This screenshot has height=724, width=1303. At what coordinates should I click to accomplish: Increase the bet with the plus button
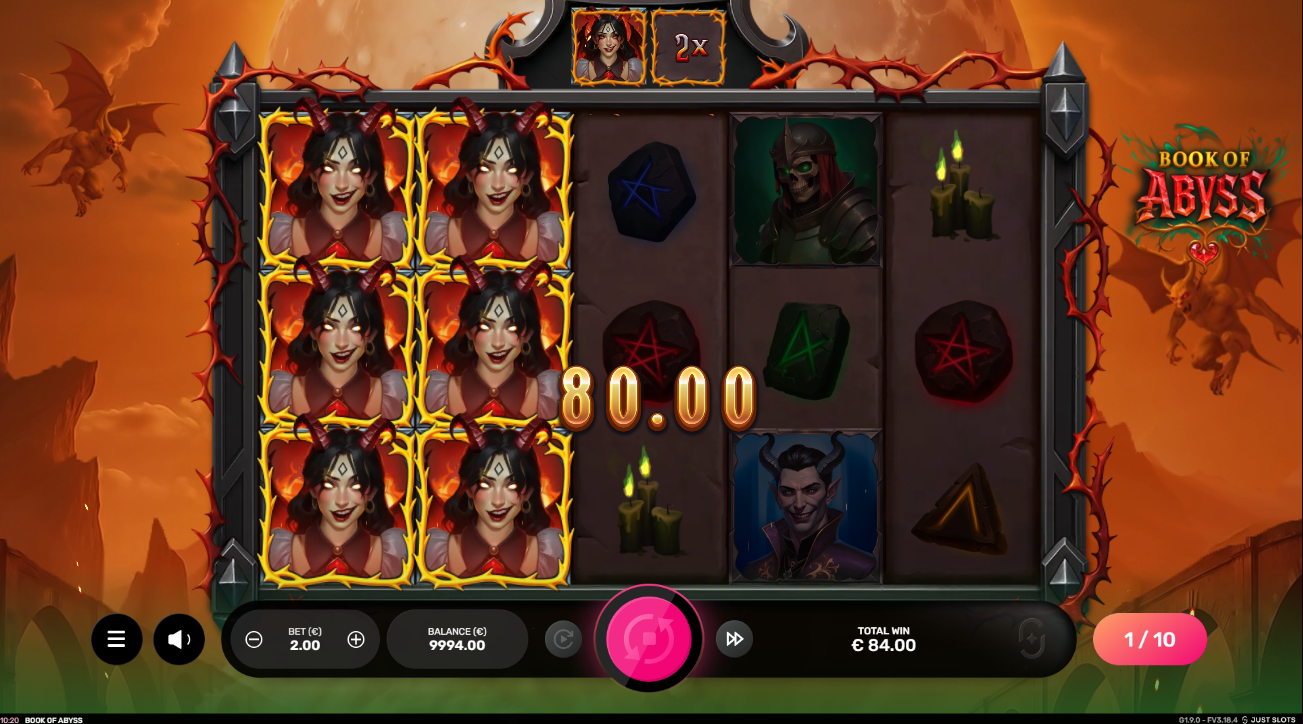pyautogui.click(x=356, y=640)
